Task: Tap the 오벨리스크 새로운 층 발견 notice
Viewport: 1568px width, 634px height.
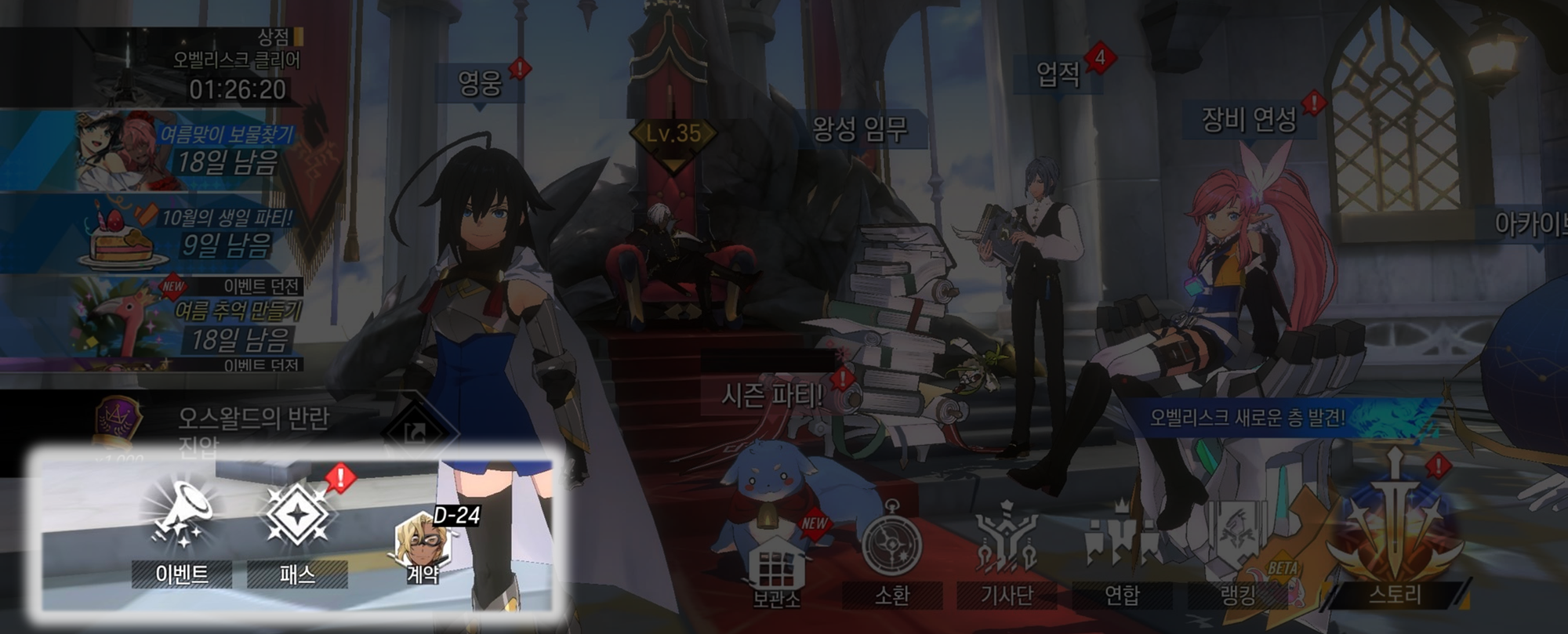Action: pyautogui.click(x=1248, y=417)
